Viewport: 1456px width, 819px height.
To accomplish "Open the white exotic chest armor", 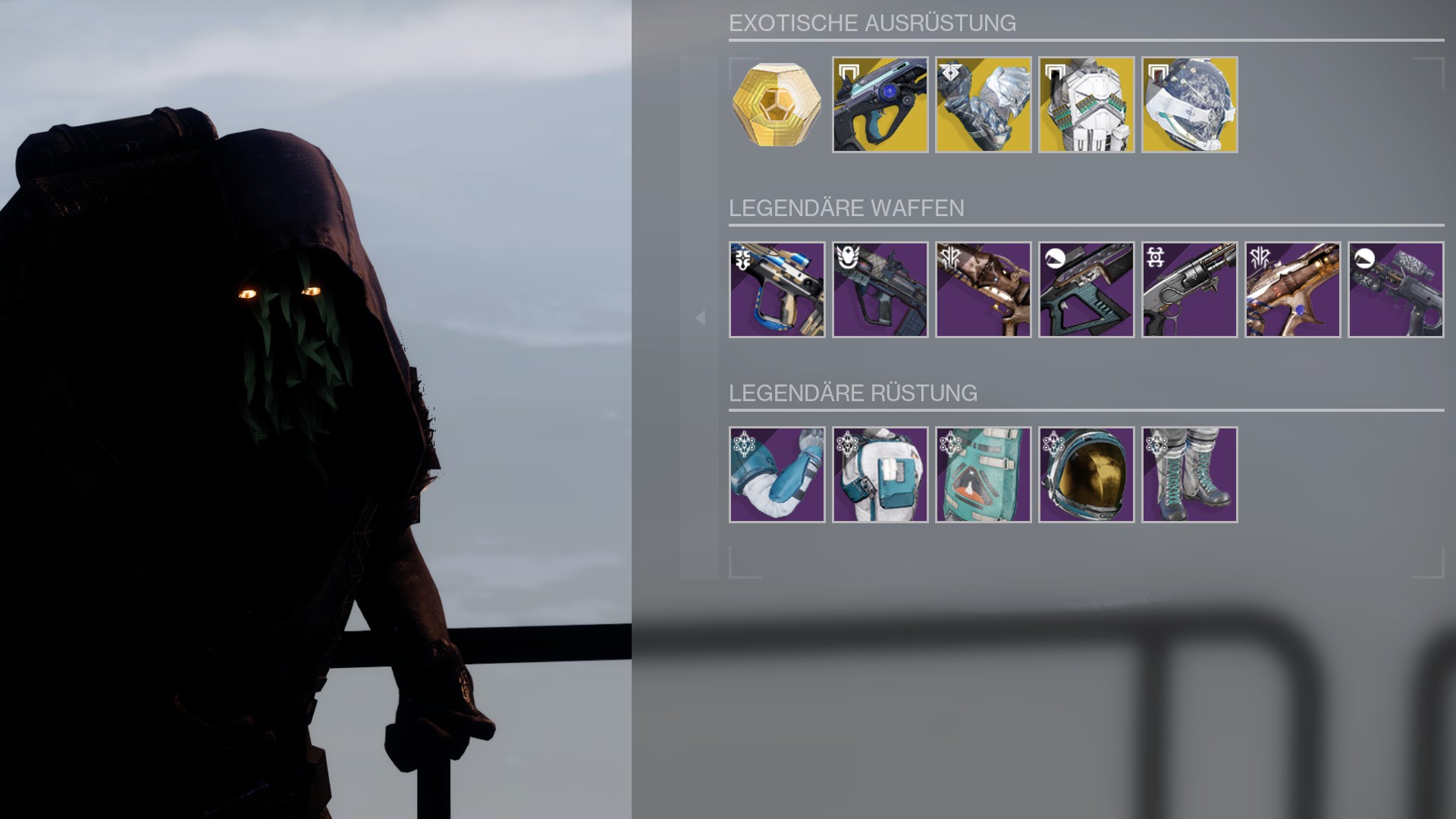I will 1086,105.
